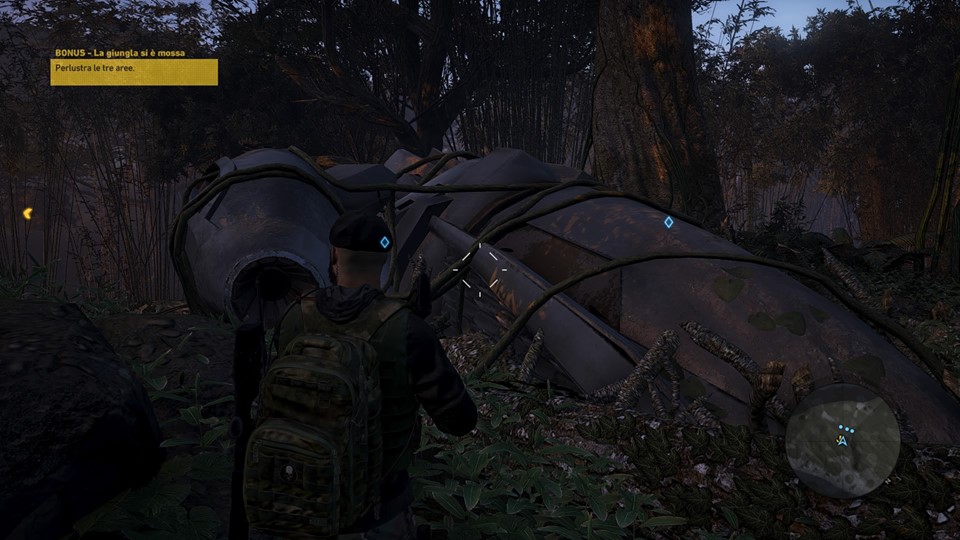
Task: Click the orange marker at the screen's left edge
Action: point(27,213)
